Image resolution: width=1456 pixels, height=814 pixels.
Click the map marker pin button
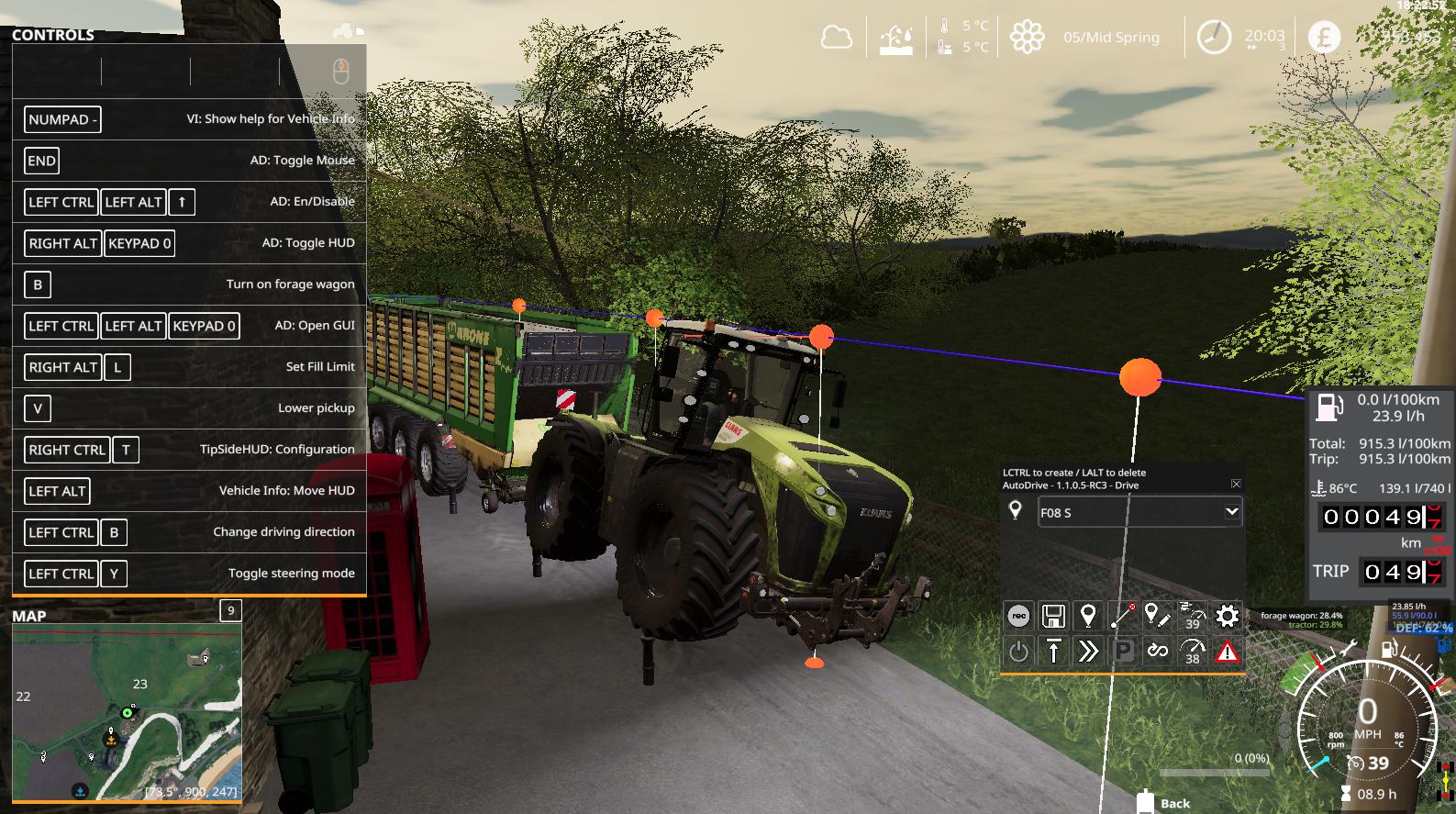pos(1088,616)
